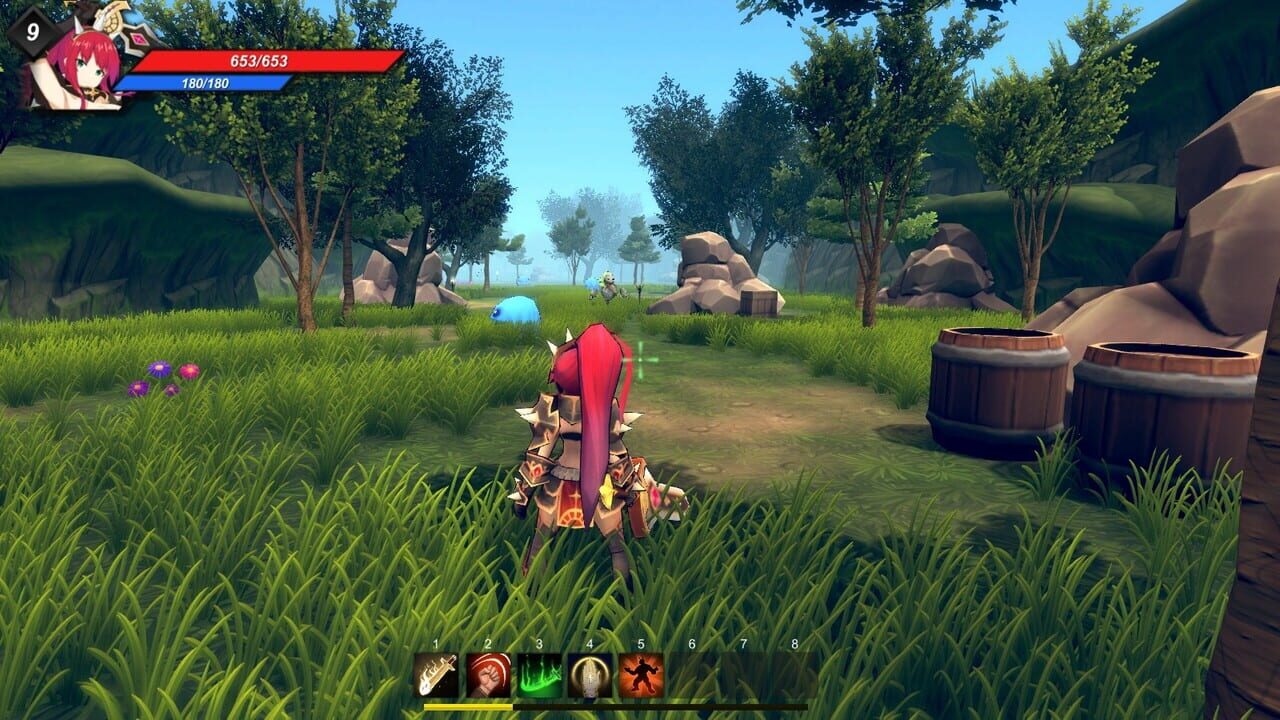Click the empty hotbar slot 6
The width and height of the screenshot is (1280, 720).
[692, 675]
